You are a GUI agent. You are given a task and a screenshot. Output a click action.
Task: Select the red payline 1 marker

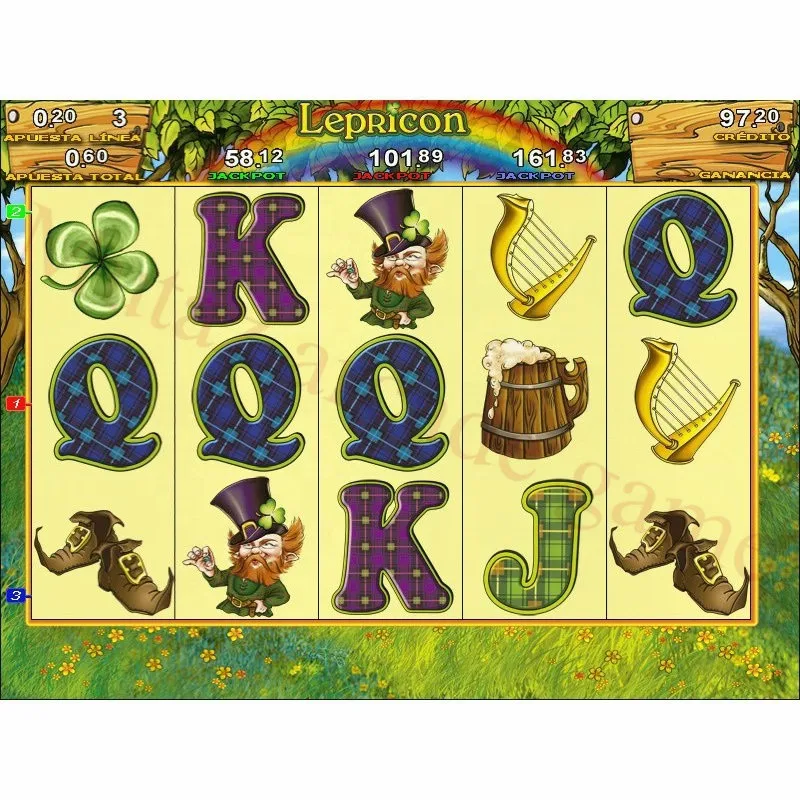[x=16, y=404]
